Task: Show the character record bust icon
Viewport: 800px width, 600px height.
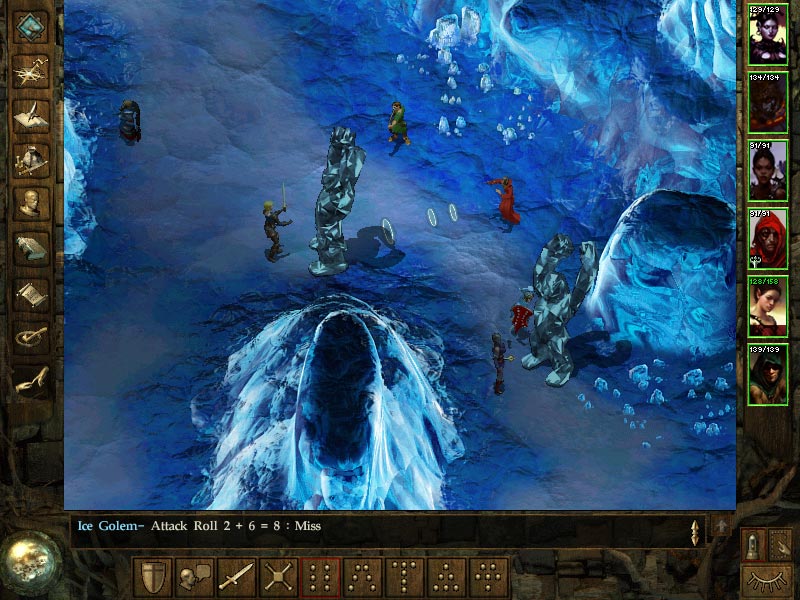Action: (31, 202)
